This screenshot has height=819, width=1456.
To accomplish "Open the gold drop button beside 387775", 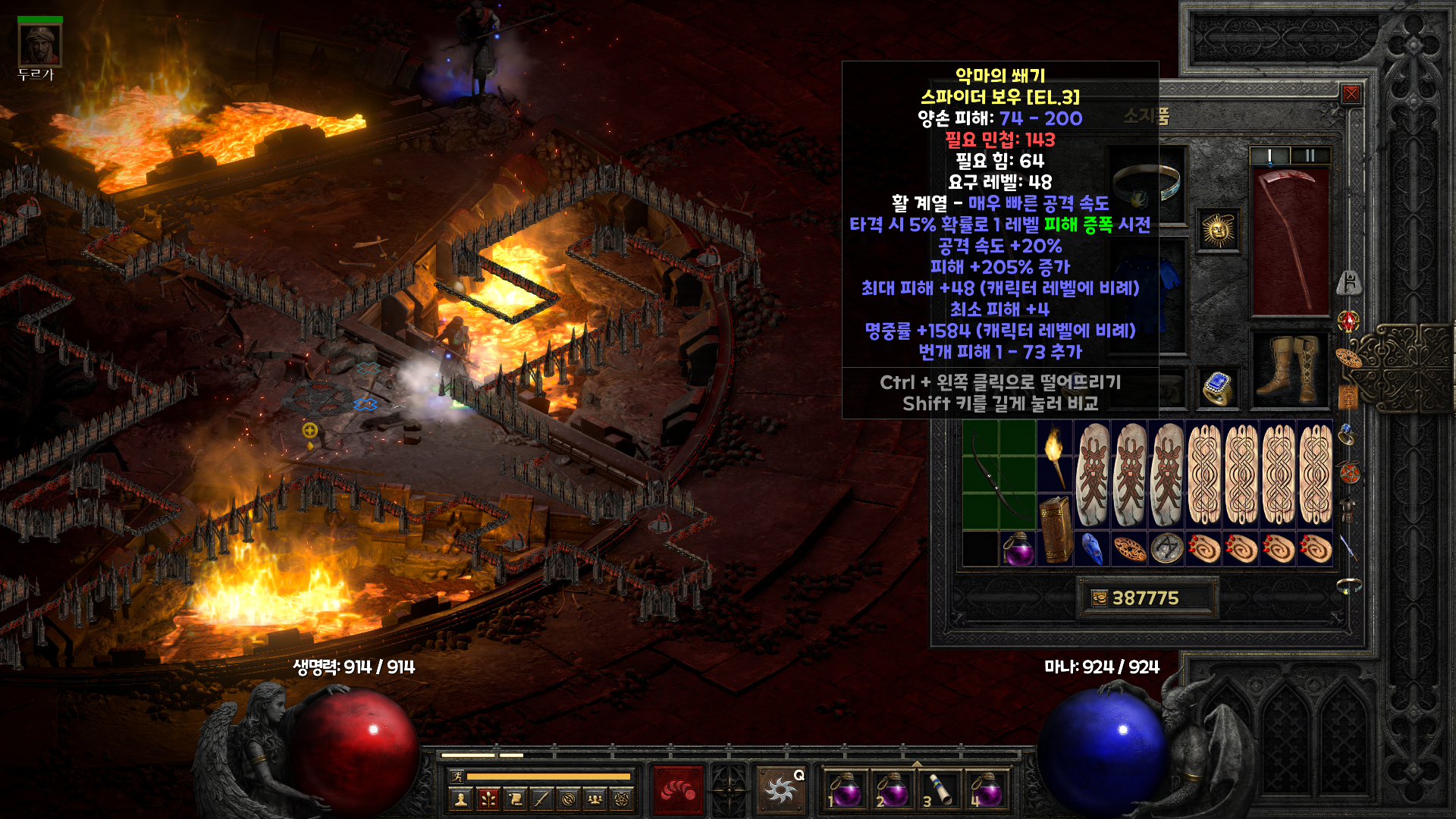I will click(x=1099, y=598).
